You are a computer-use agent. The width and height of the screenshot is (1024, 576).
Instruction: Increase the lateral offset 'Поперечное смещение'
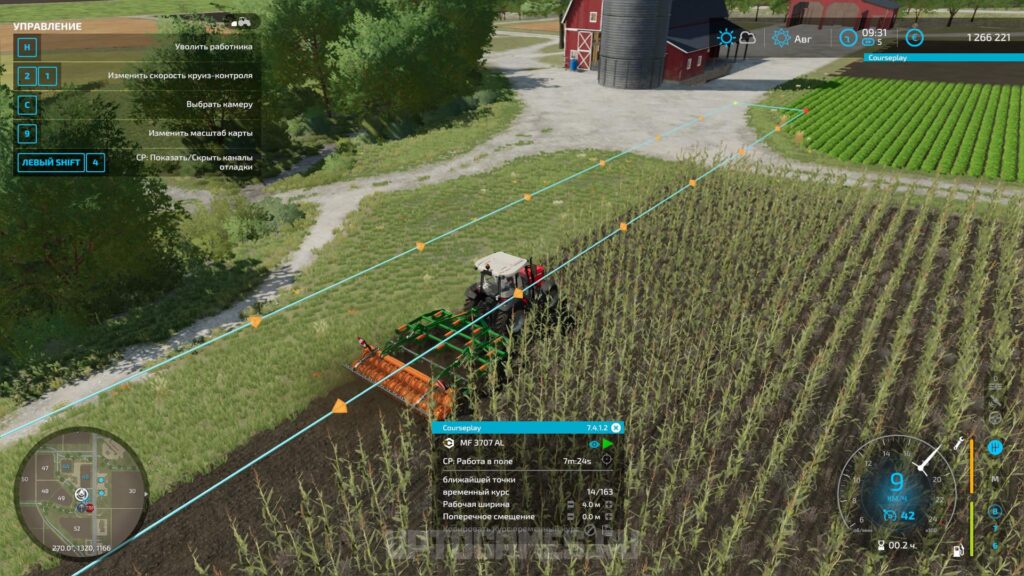click(x=609, y=517)
